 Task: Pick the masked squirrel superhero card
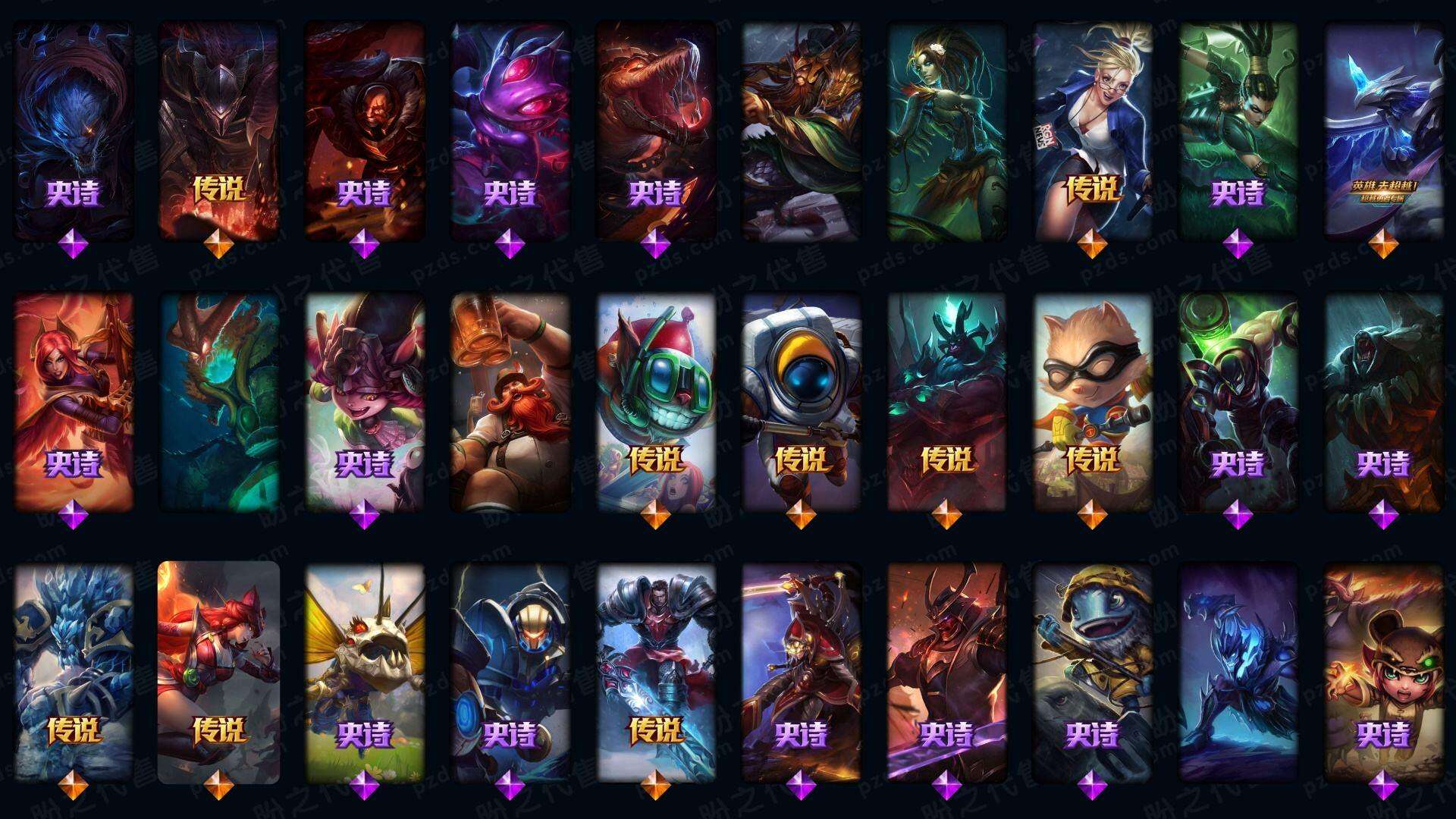click(1092, 402)
